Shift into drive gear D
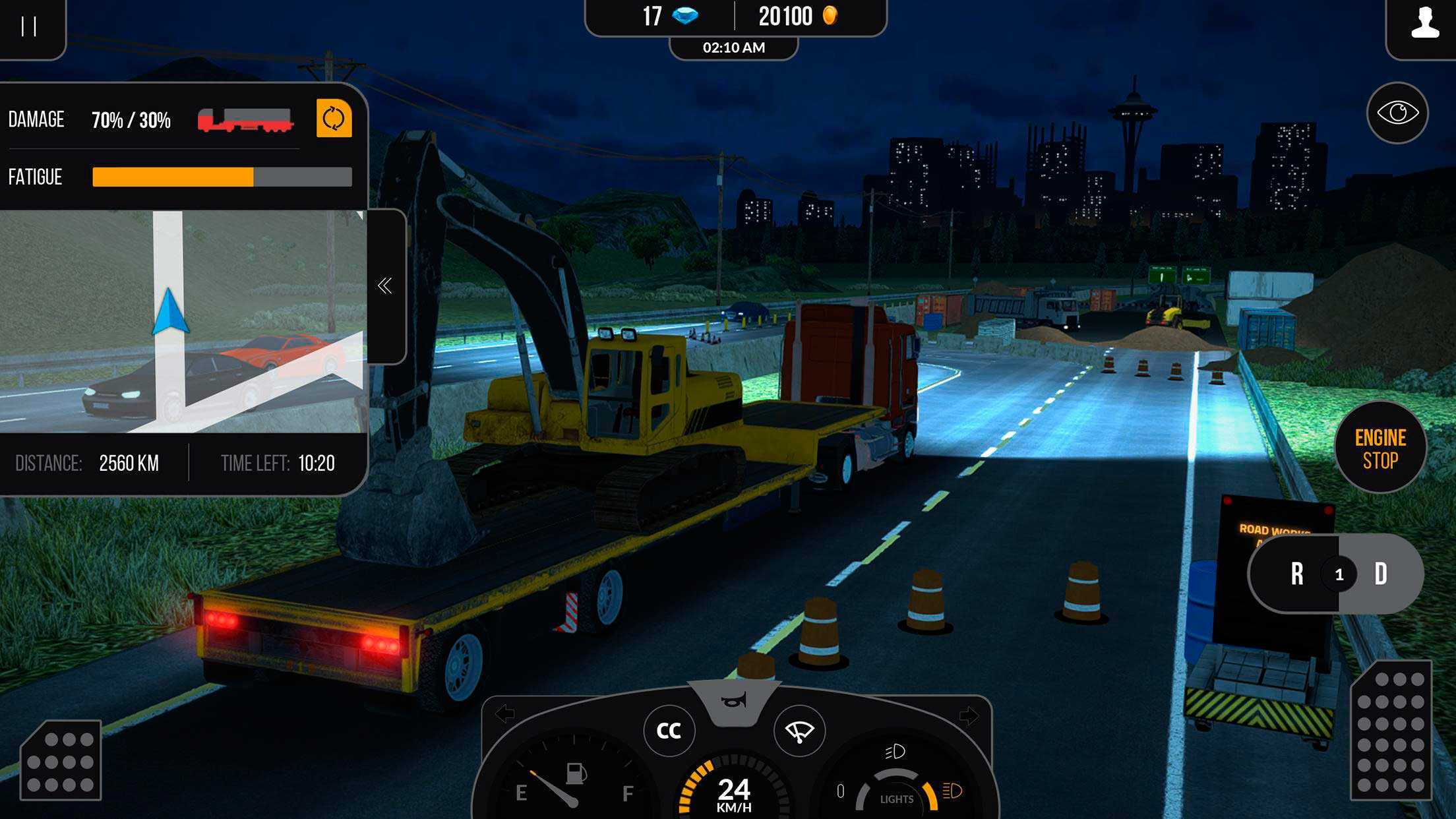 1381,574
